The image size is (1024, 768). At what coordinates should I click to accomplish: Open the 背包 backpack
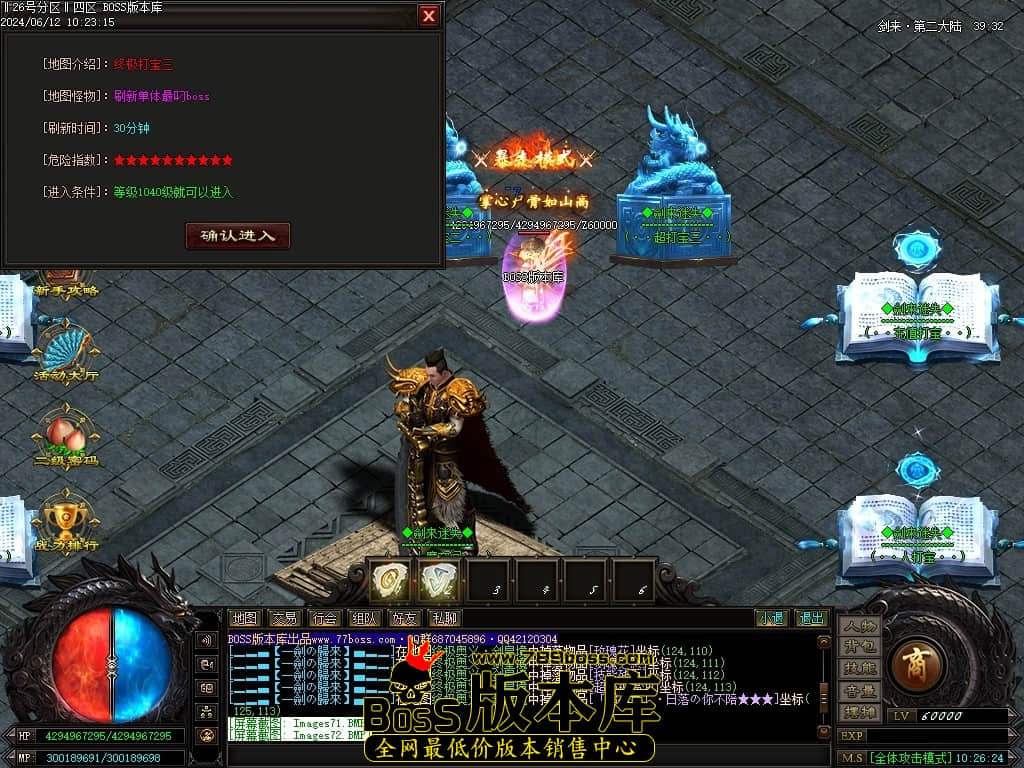tap(859, 647)
